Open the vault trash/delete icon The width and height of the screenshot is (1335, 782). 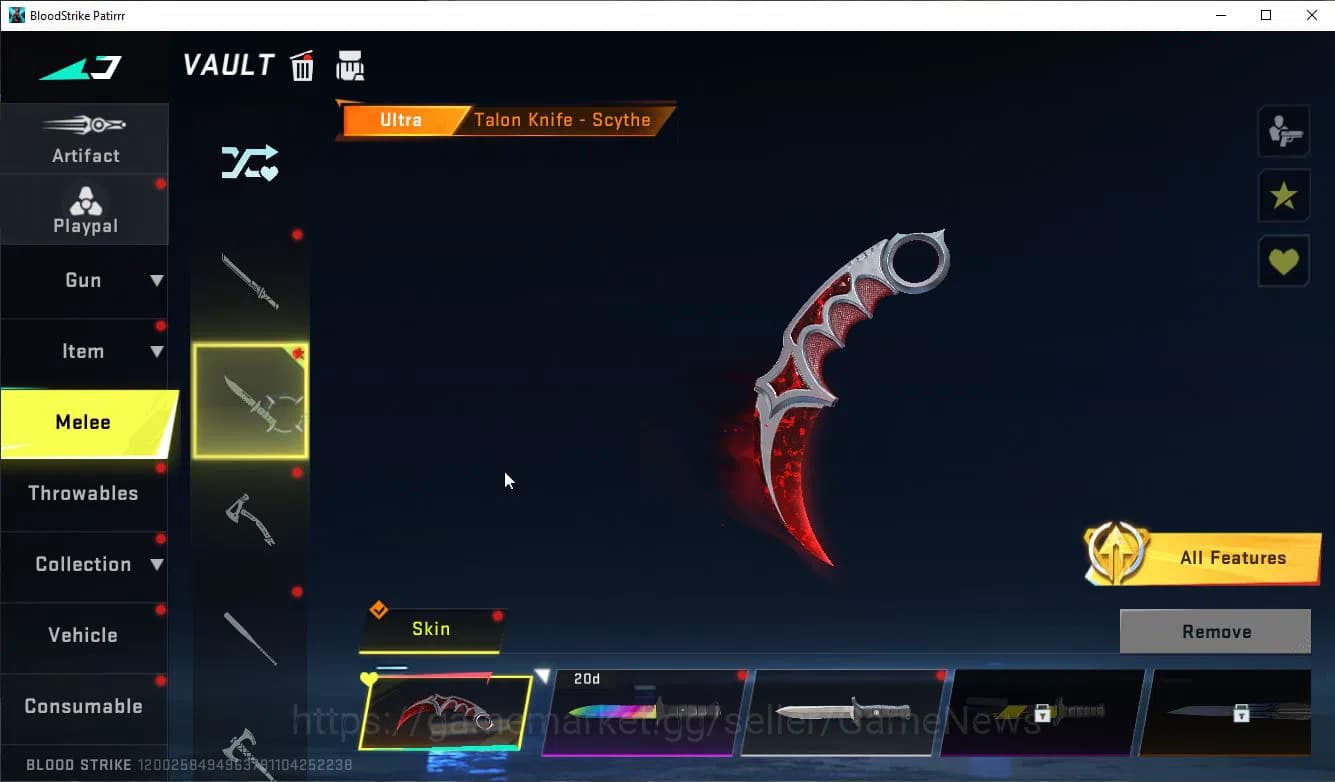pyautogui.click(x=301, y=64)
